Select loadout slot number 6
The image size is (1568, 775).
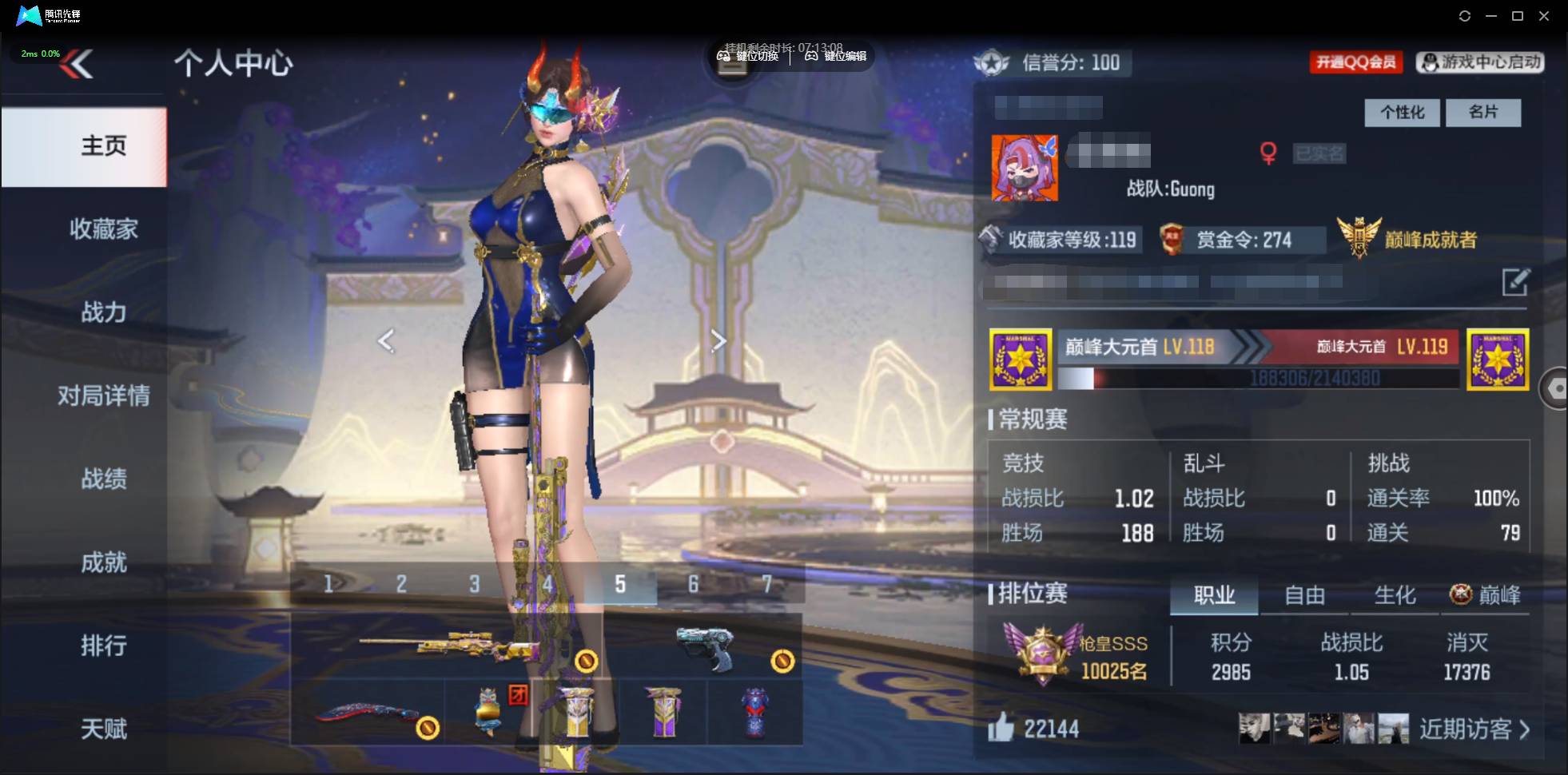[693, 585]
